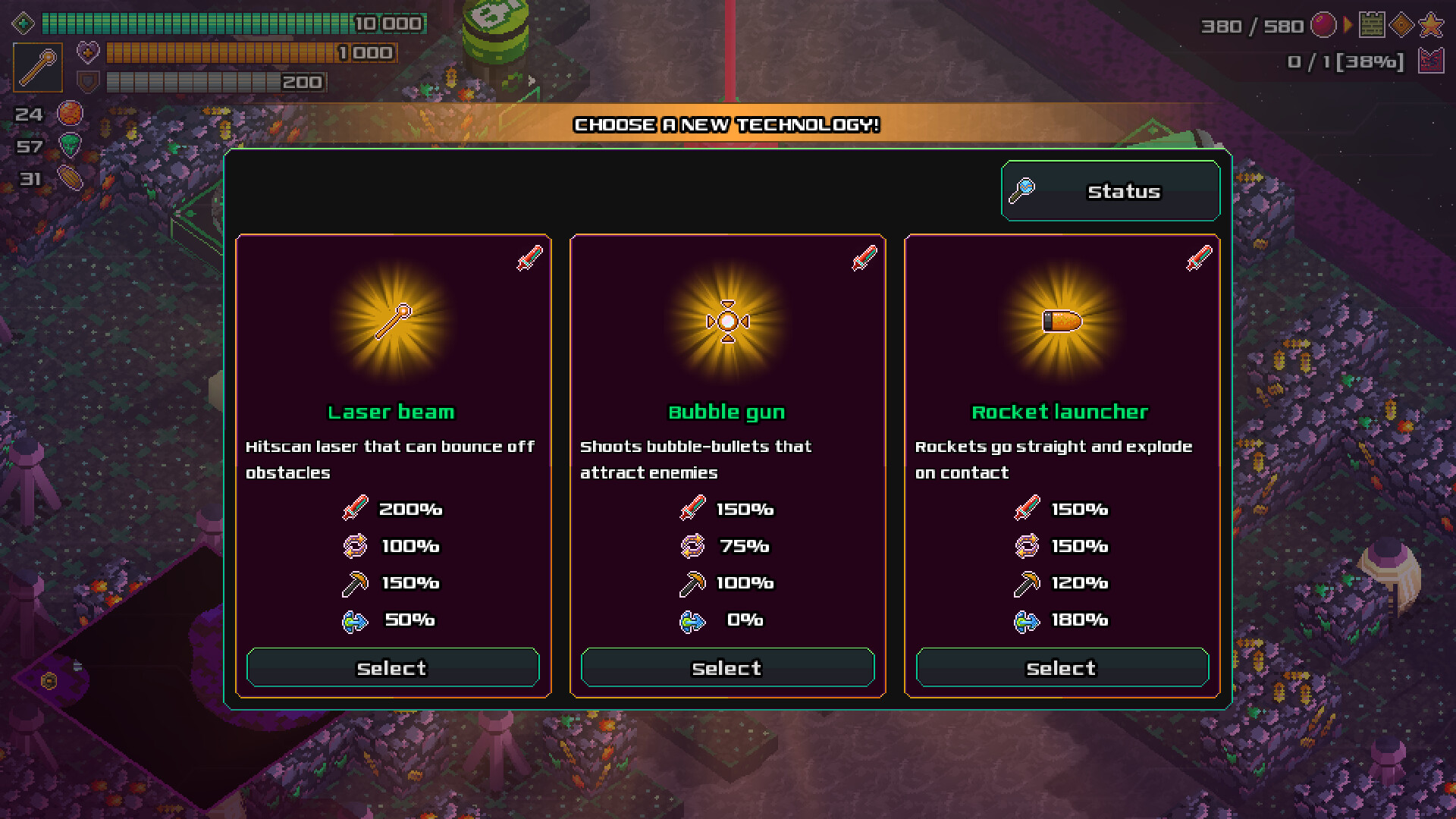Viewport: 1456px width, 819px height.
Task: Click the pickaxe mining icon on Rocket launcher card
Action: (1025, 583)
